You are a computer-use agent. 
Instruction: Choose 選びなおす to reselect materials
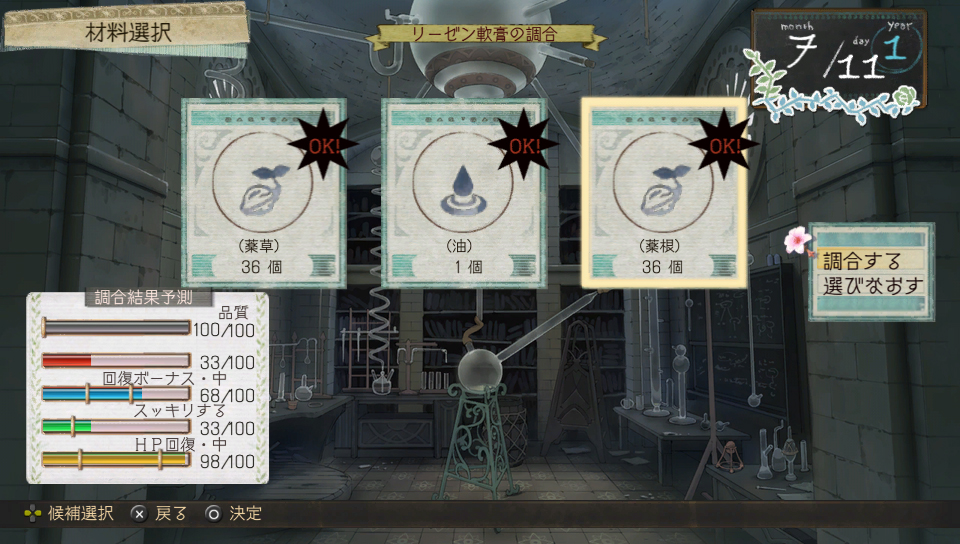[x=871, y=286]
